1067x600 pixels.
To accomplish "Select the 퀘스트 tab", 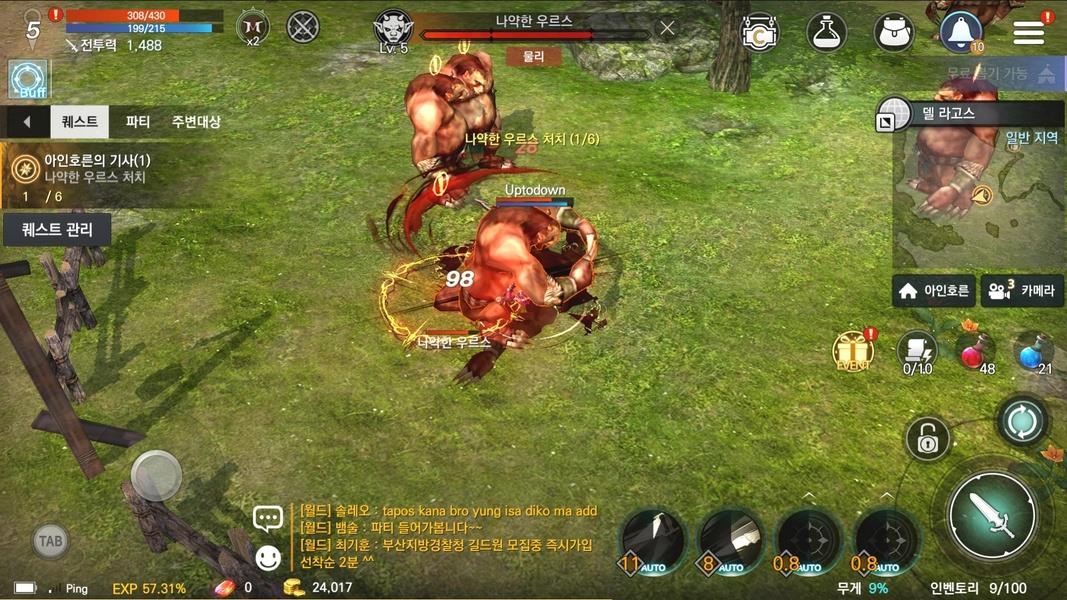I will (80, 122).
